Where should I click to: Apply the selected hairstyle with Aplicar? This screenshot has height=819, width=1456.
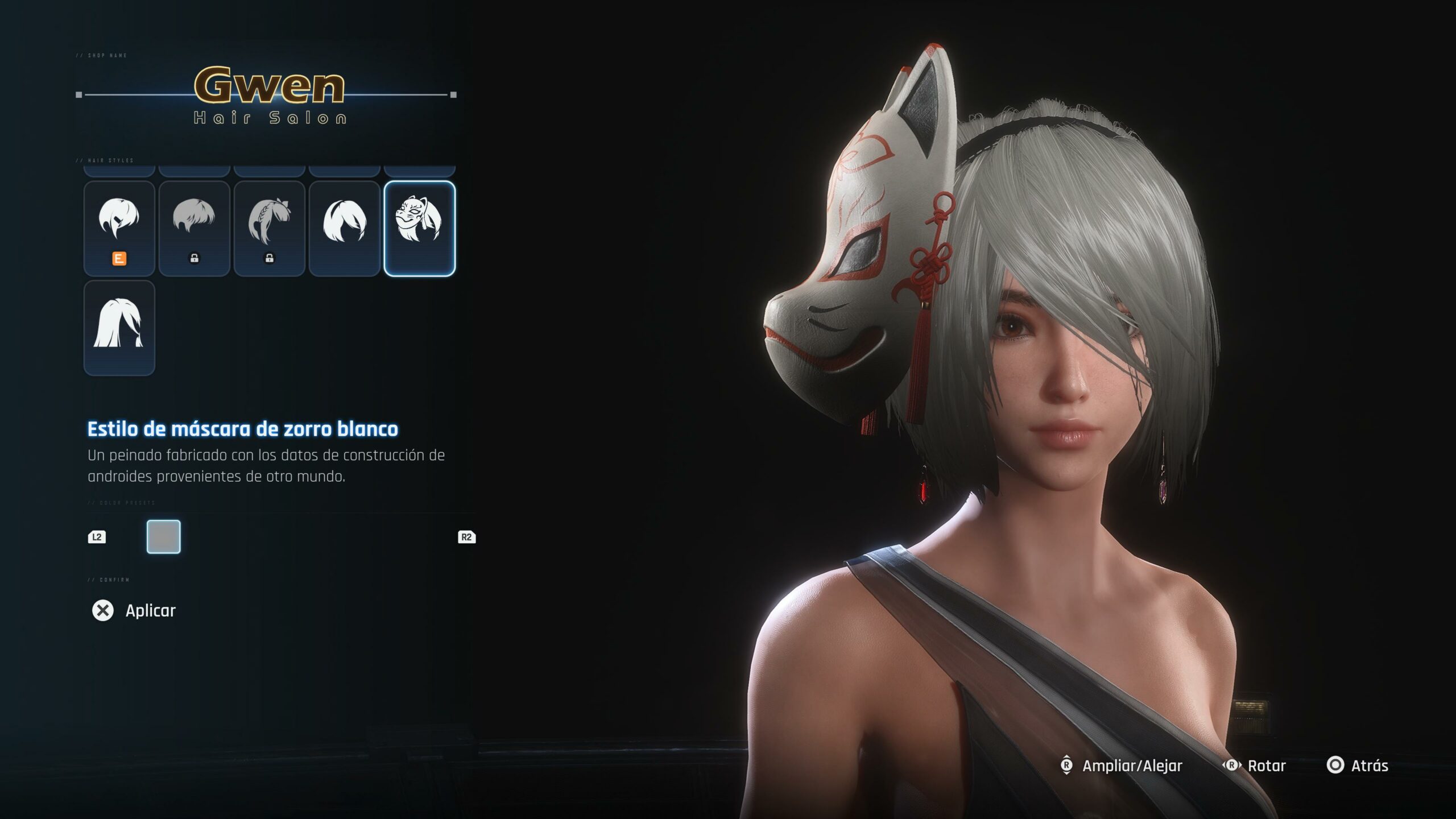tap(135, 610)
